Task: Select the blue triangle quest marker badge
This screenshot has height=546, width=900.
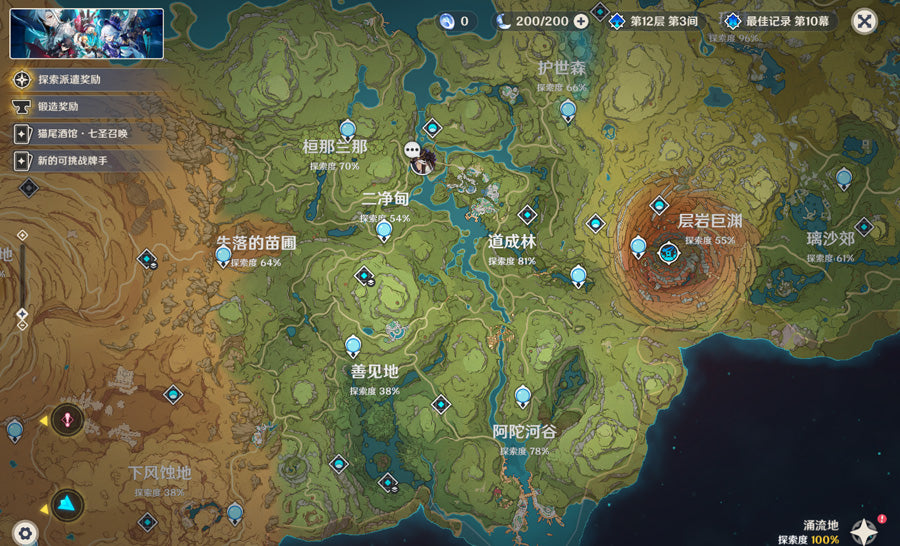Action: pos(68,503)
